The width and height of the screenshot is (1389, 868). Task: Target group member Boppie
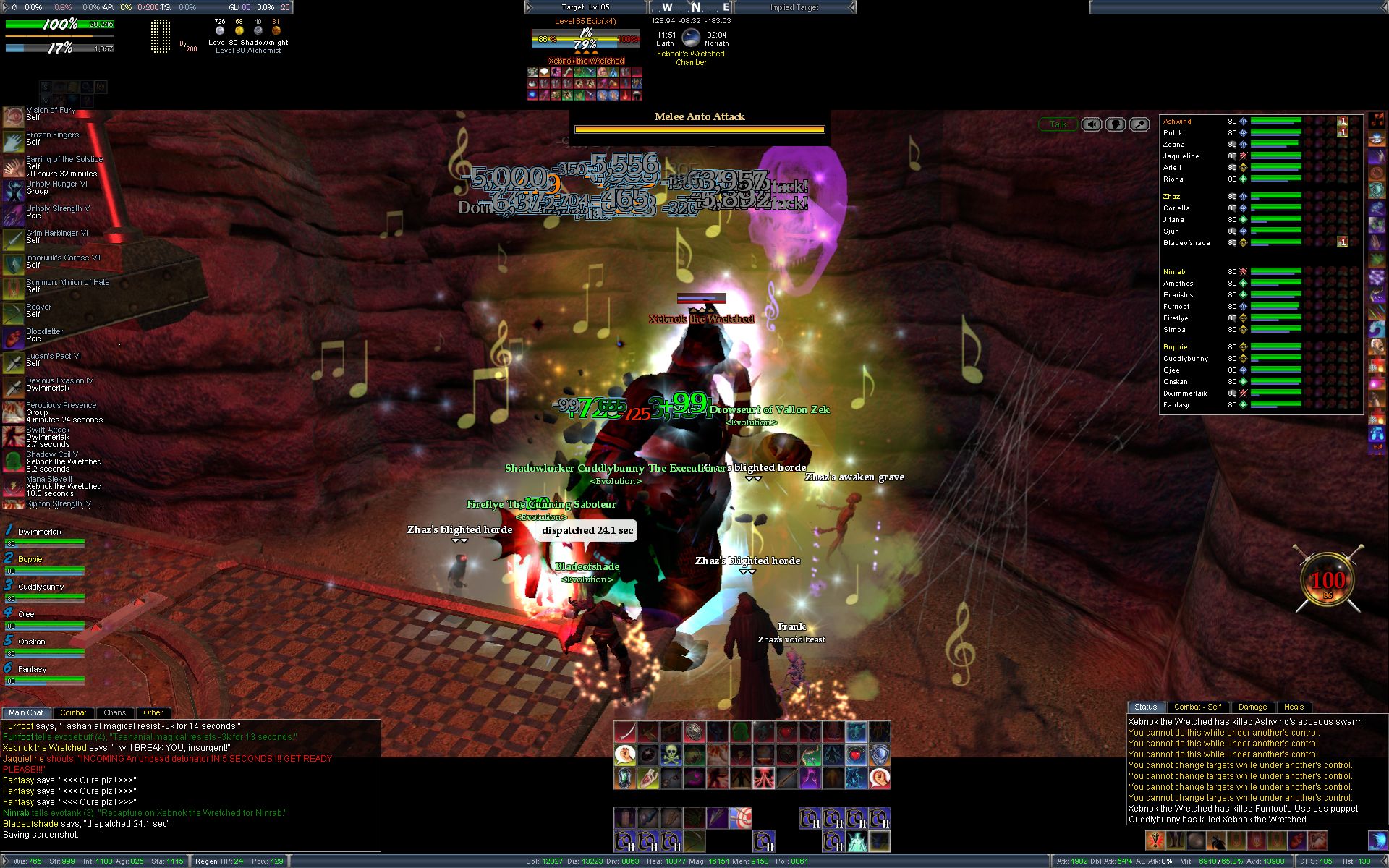tap(30, 559)
